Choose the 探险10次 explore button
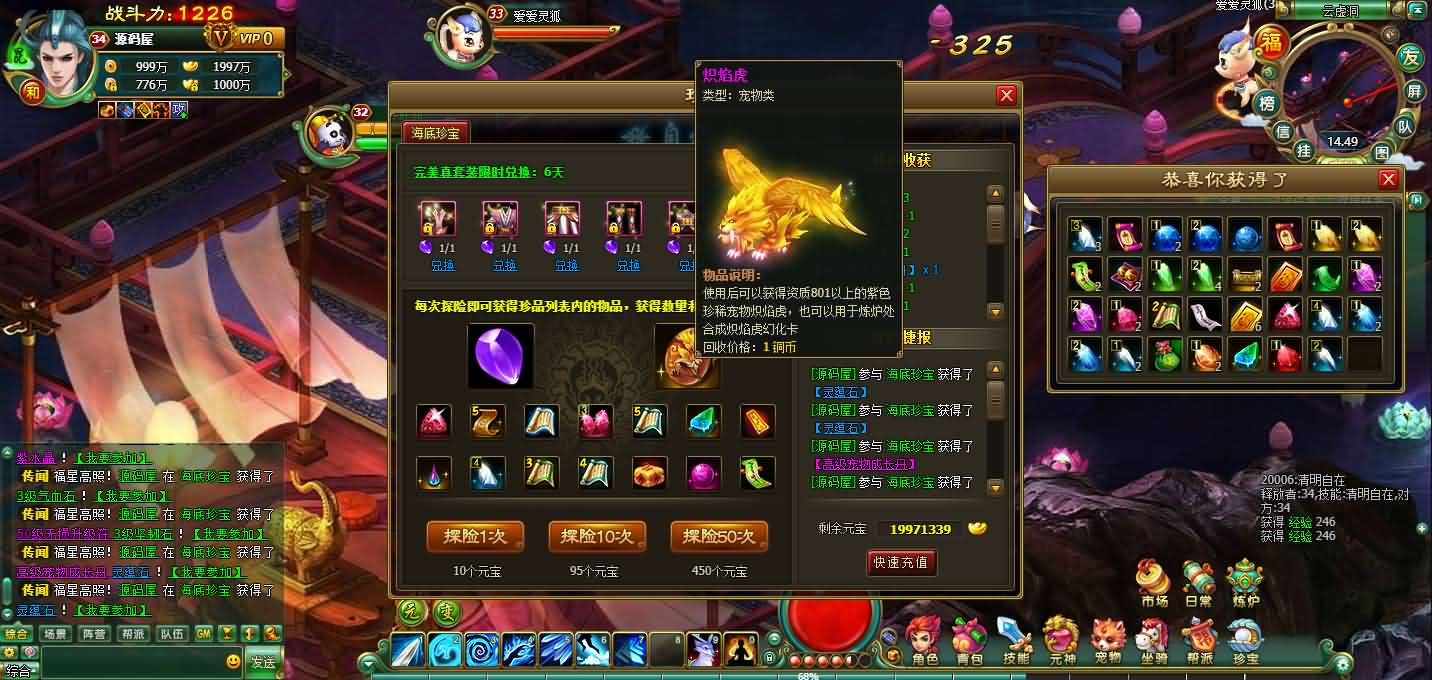This screenshot has width=1432, height=680. pyautogui.click(x=597, y=537)
